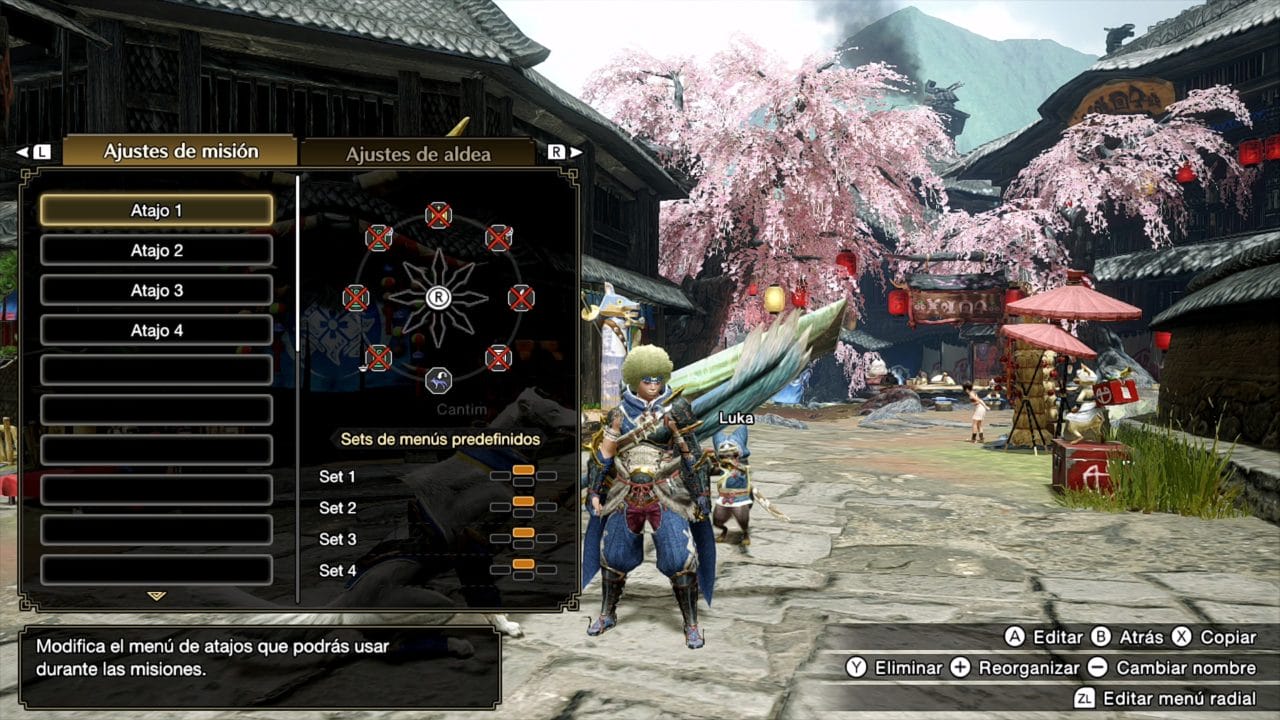Click the central R button of the radial menu
1280x720 pixels.
tap(440, 298)
